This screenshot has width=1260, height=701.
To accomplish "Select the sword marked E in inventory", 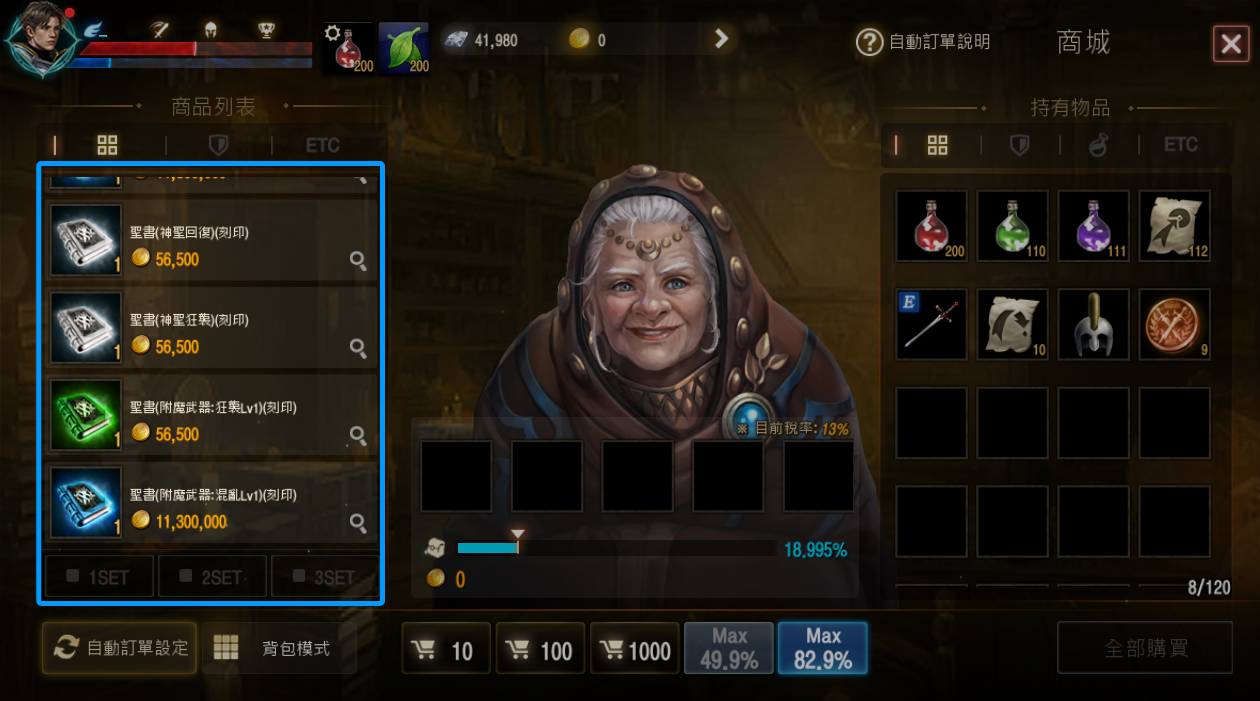I will 932,324.
